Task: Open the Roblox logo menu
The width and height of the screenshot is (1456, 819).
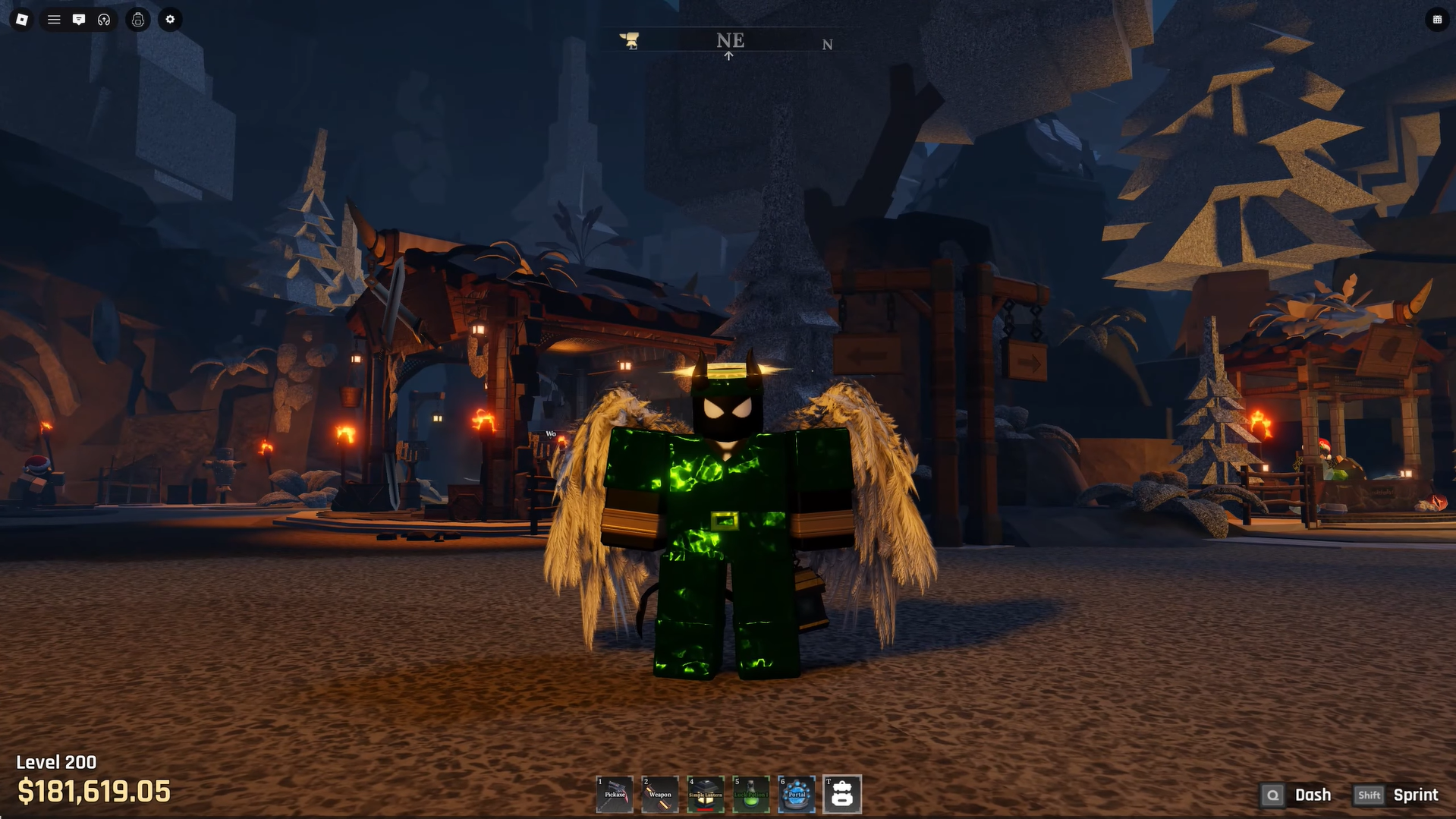Action: [x=22, y=20]
